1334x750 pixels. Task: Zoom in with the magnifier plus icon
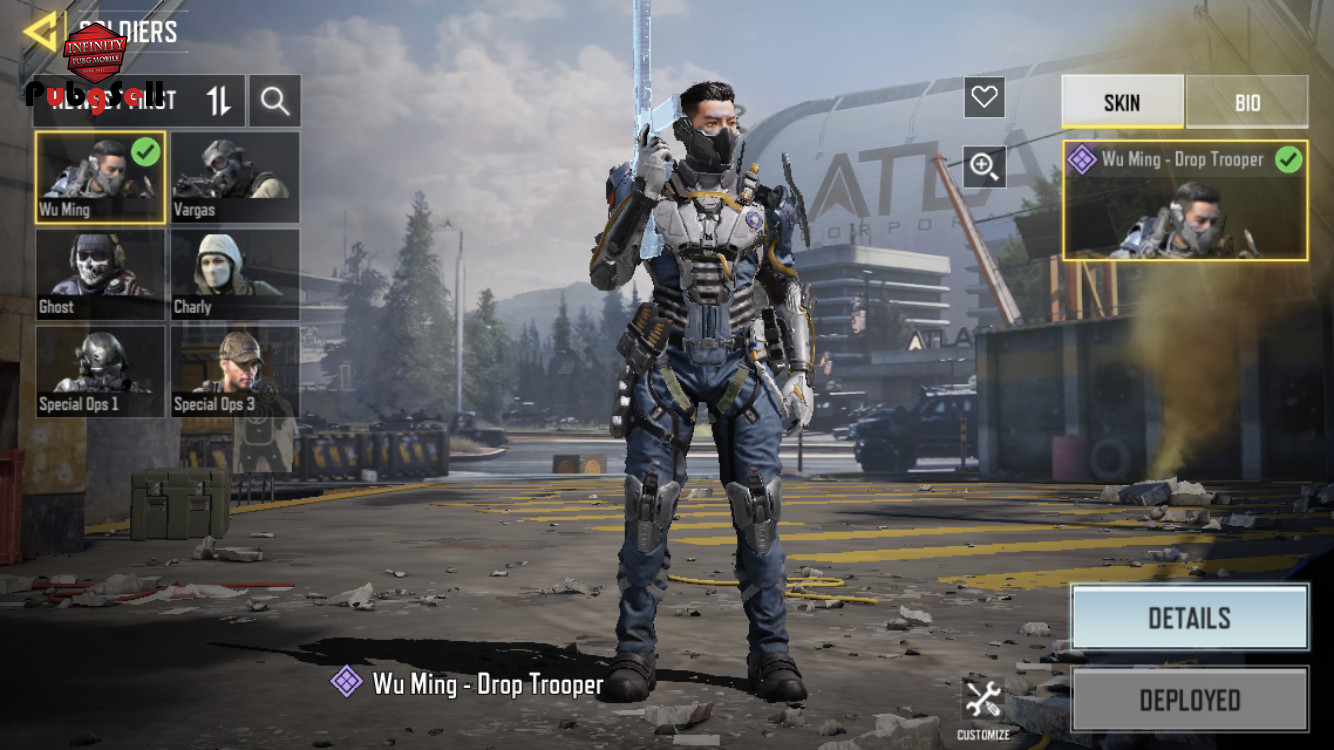984,167
